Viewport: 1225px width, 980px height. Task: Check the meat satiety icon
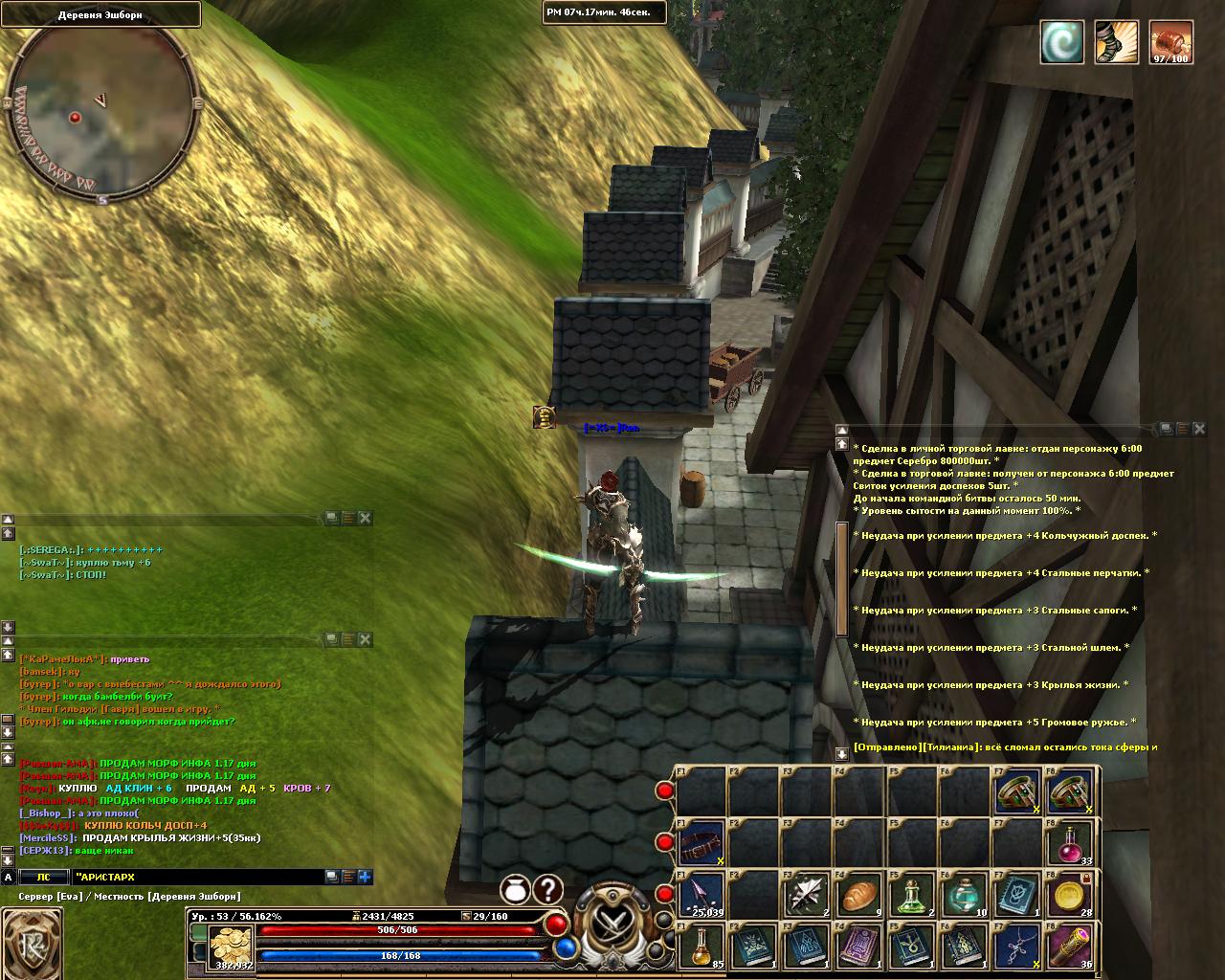click(1170, 43)
